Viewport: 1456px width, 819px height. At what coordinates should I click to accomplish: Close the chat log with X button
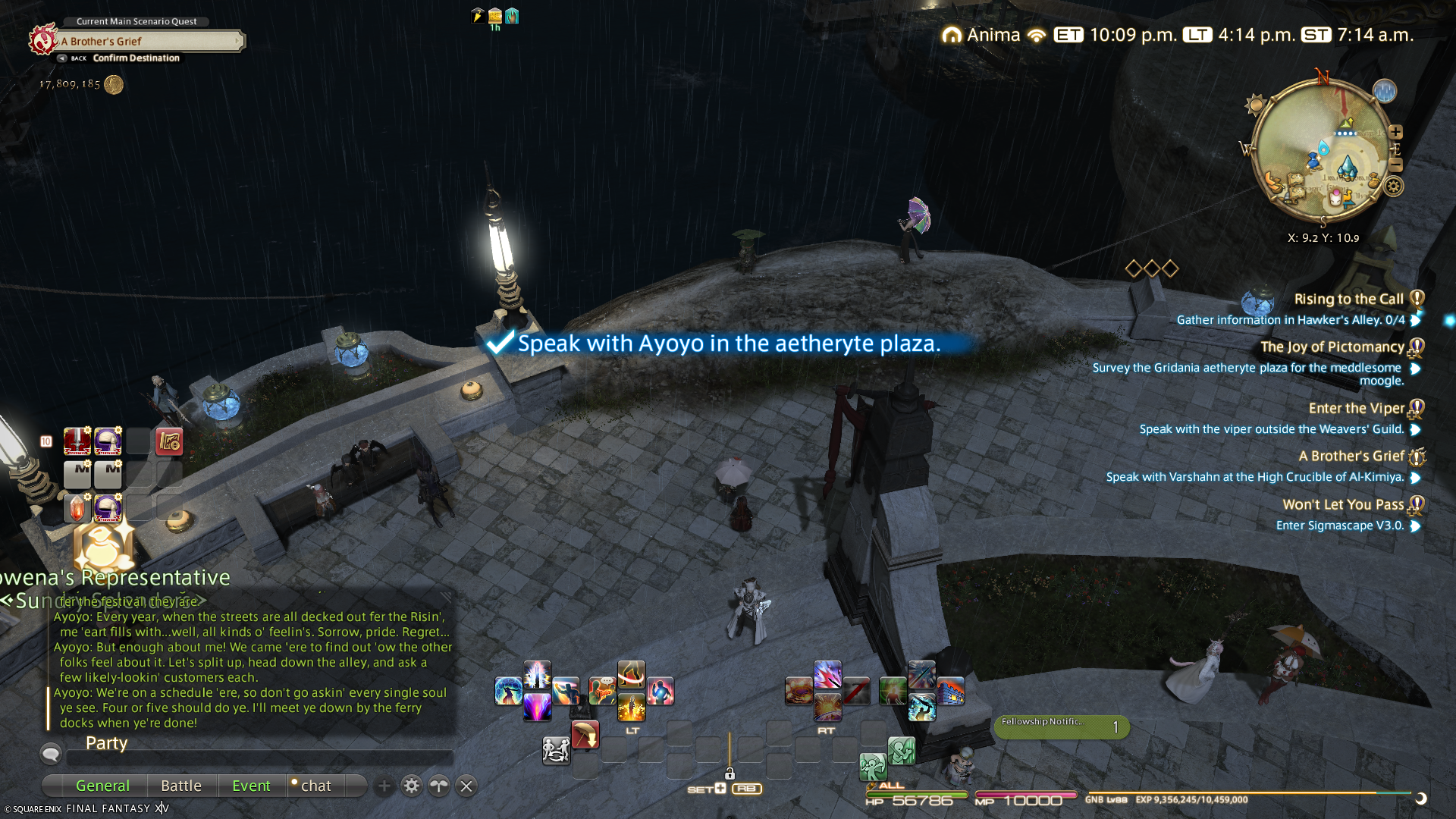pos(466,786)
